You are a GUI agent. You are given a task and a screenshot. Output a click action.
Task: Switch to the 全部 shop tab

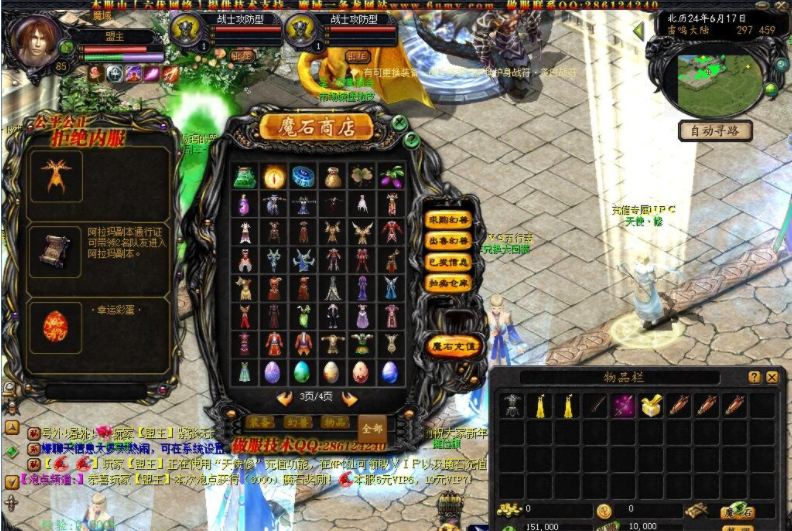tap(371, 426)
